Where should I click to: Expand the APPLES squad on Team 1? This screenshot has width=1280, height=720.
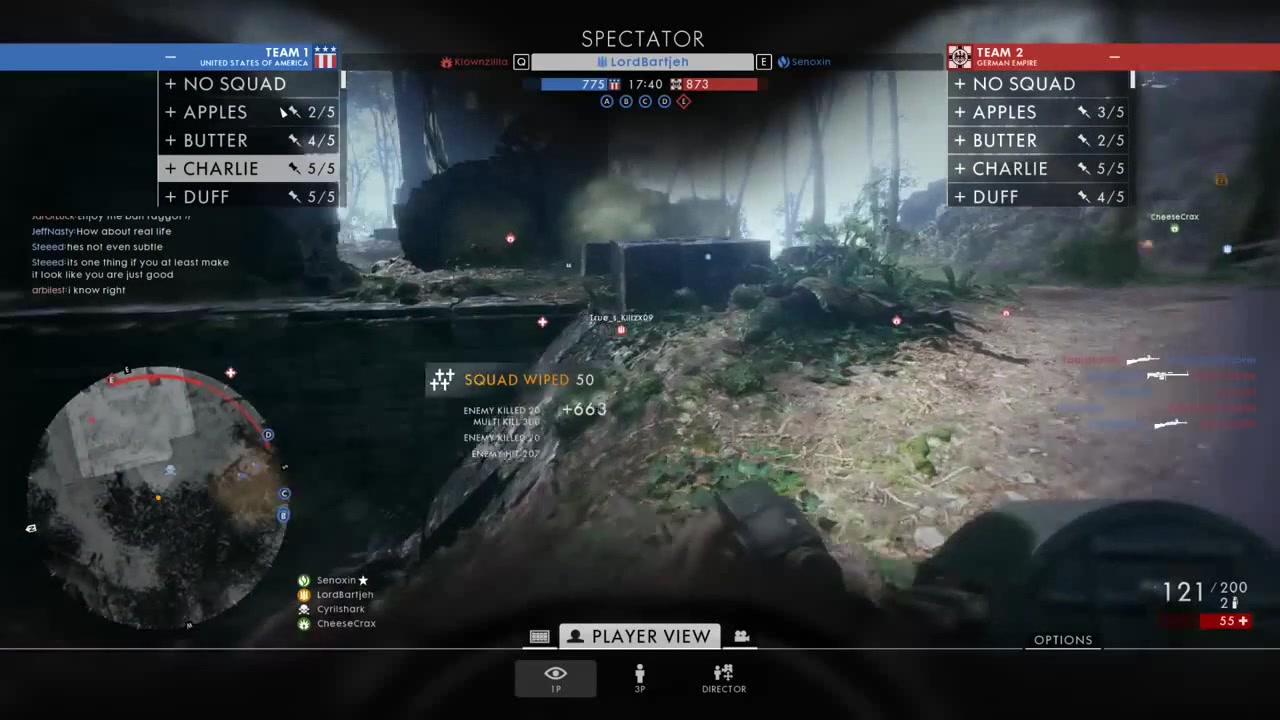pos(170,112)
